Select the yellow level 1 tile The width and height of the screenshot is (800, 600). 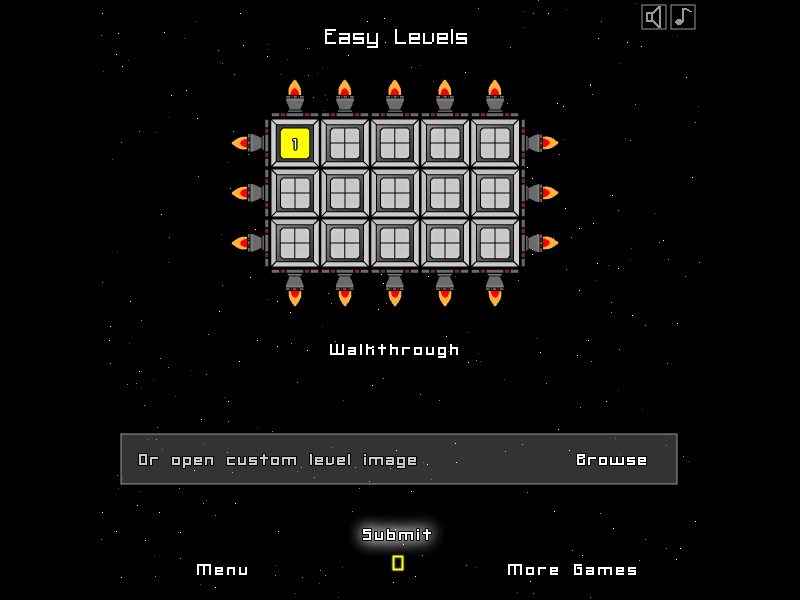295,143
